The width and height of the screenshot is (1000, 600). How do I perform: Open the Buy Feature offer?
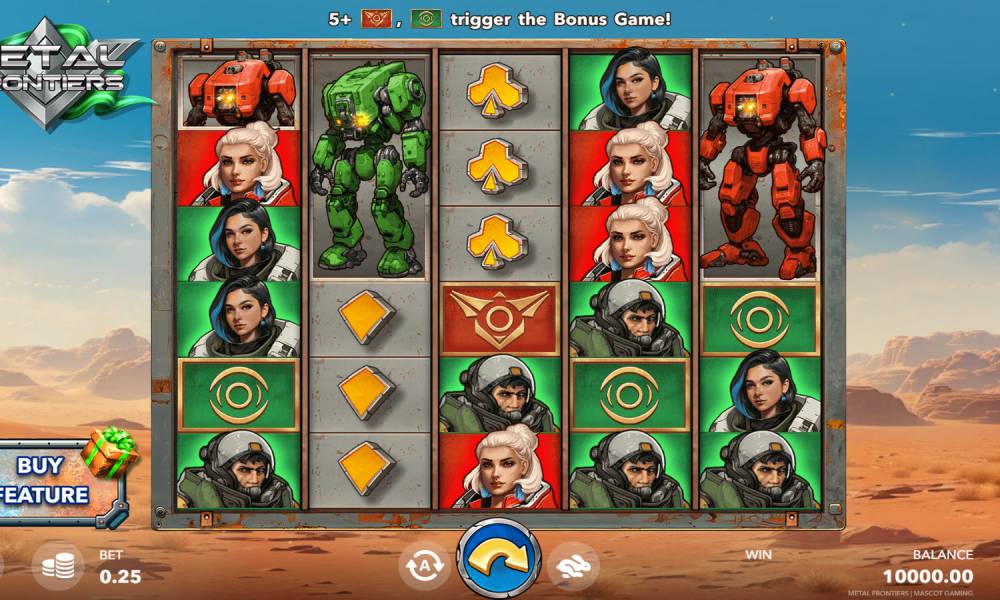[55, 480]
